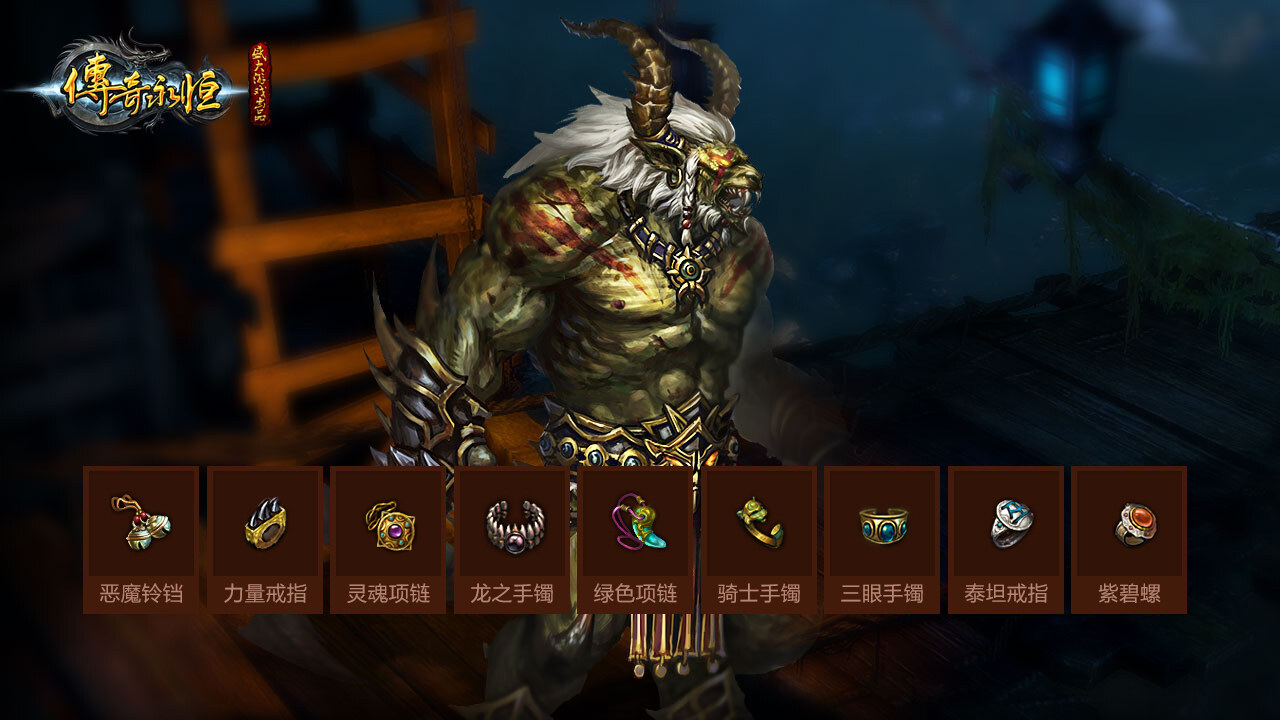Select the 泰坦戒指 ring tile
Screen dimensions: 1280x720
pyautogui.click(x=1006, y=539)
